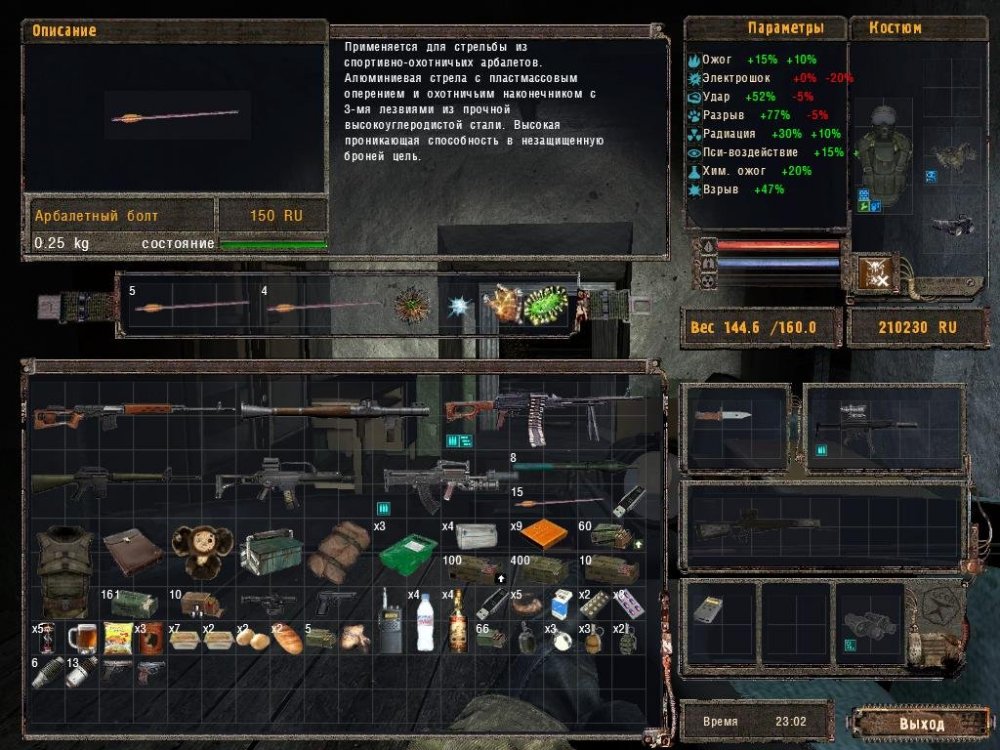Select the green spiky artifact on the belt
The width and height of the screenshot is (1000, 750).
tap(545, 303)
